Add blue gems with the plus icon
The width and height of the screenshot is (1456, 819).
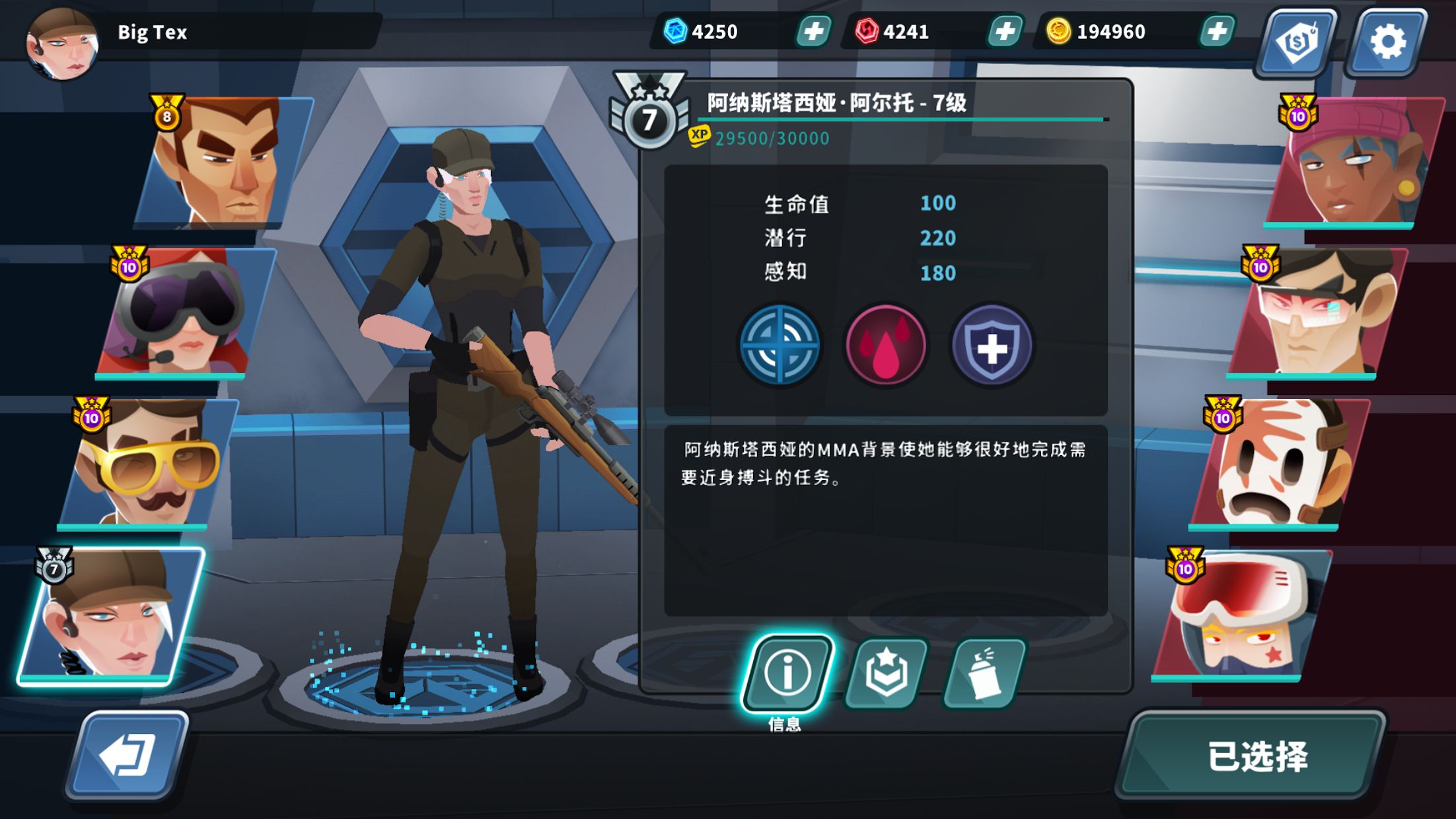pyautogui.click(x=813, y=30)
